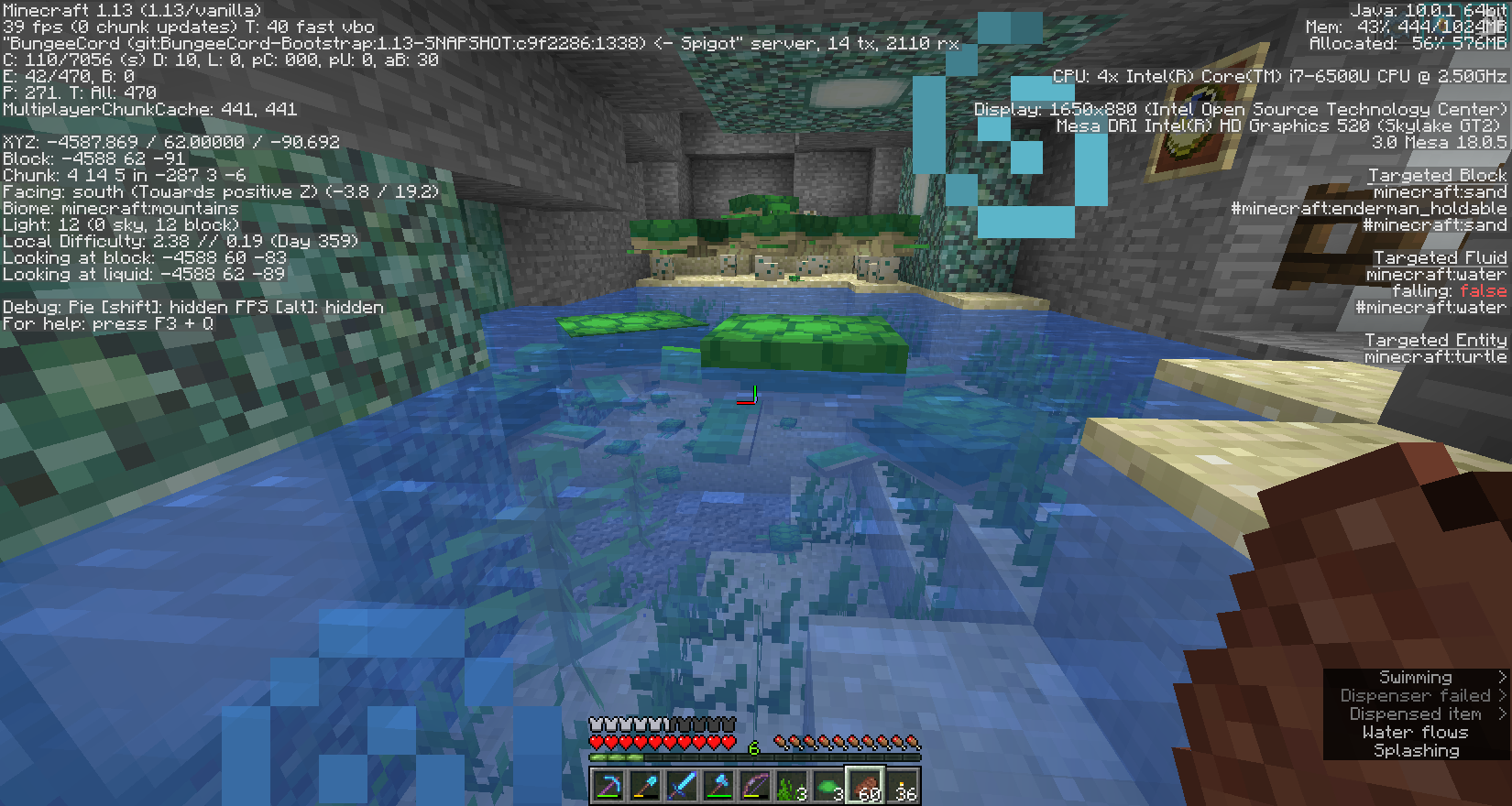Select the enchanted bow in the hotbar
The image size is (1512, 806).
(x=755, y=785)
